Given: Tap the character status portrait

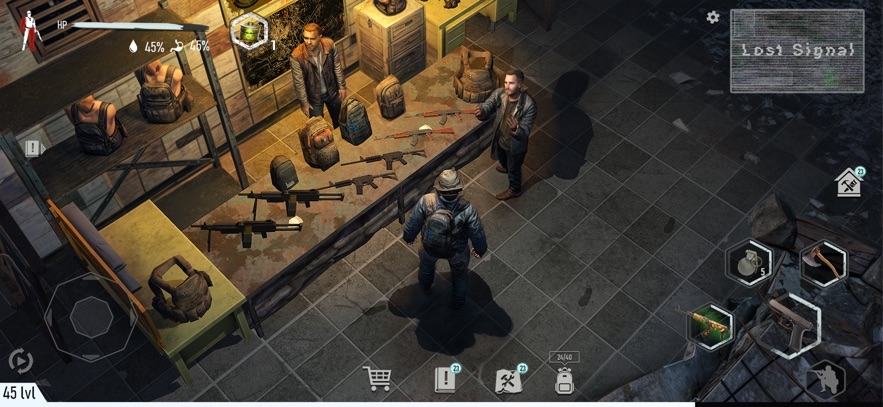Looking at the screenshot, I should point(28,30).
